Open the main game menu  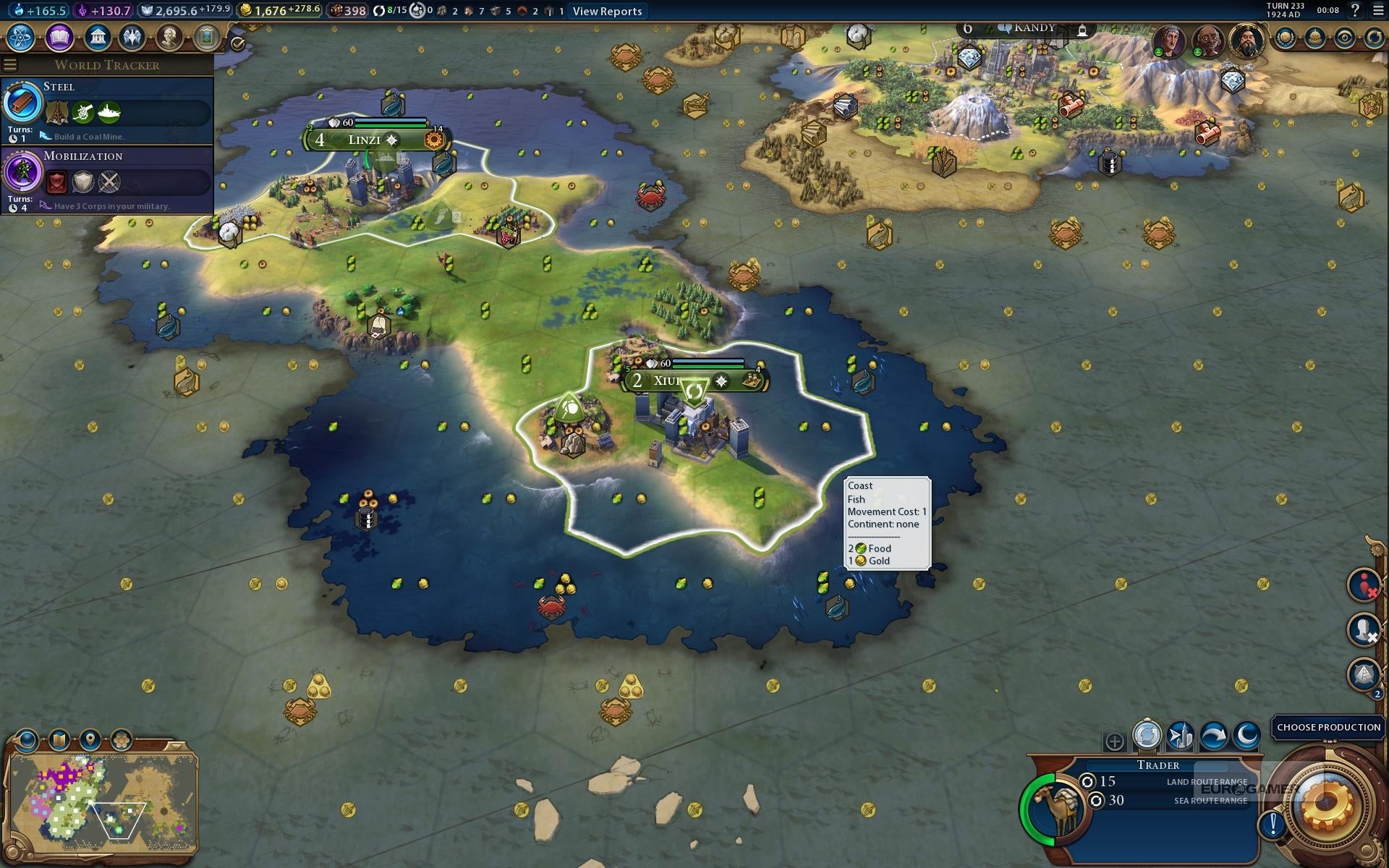coord(1378,10)
